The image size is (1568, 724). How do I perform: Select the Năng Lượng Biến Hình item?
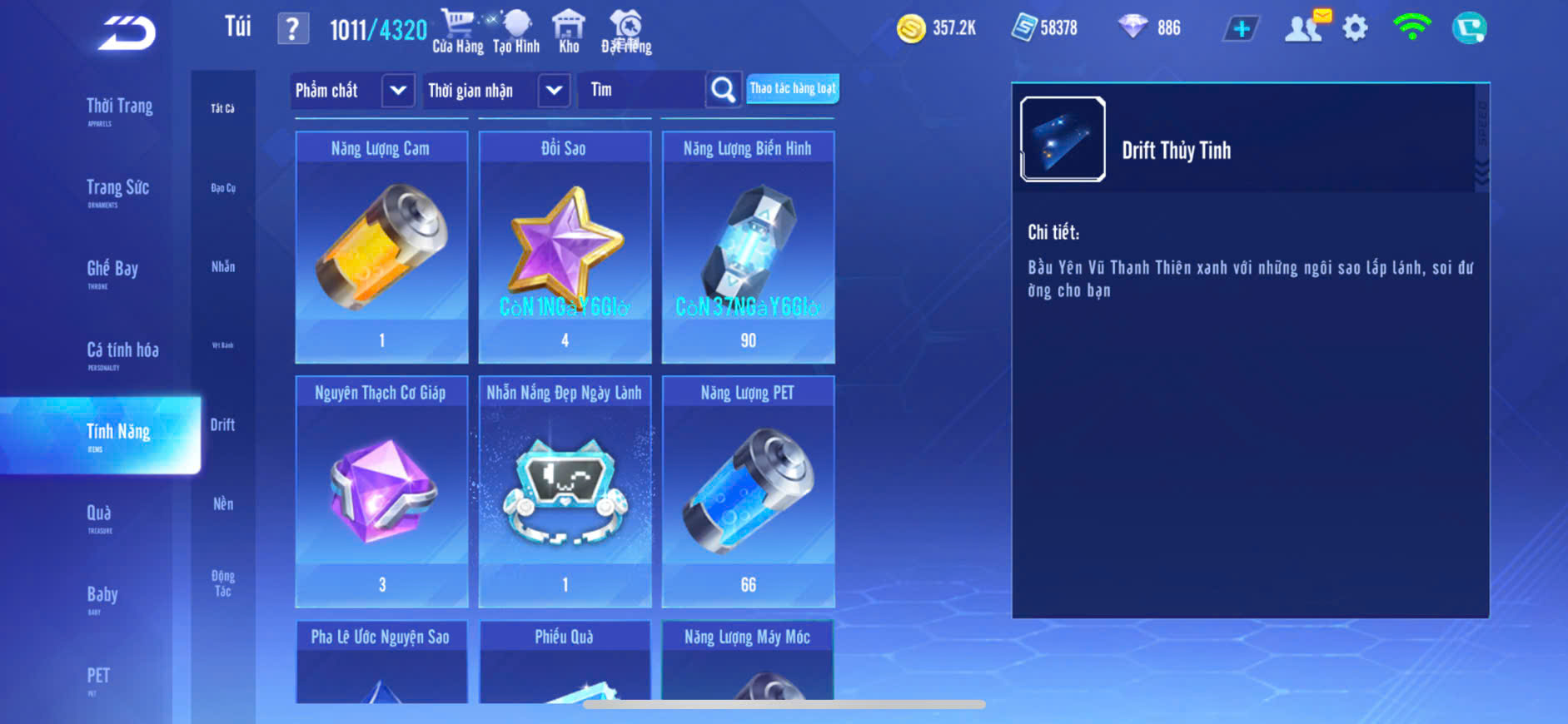[748, 247]
